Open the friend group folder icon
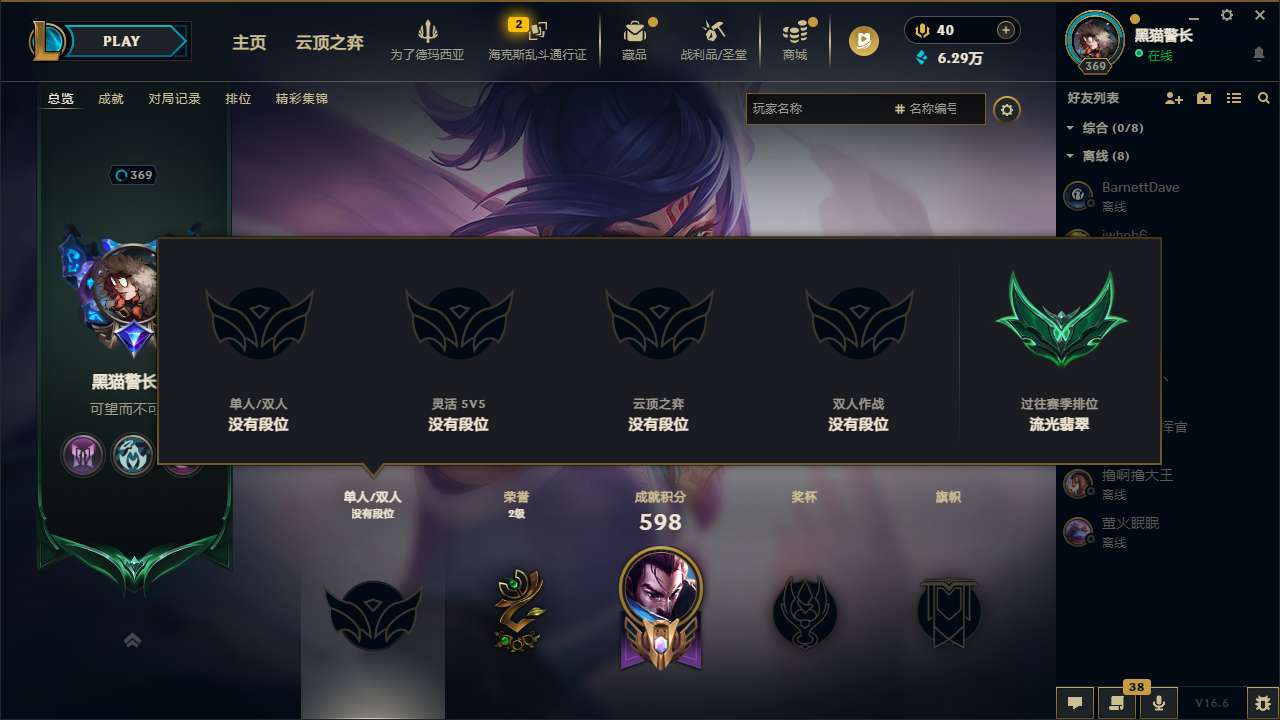Viewport: 1280px width, 720px height. 1203,98
